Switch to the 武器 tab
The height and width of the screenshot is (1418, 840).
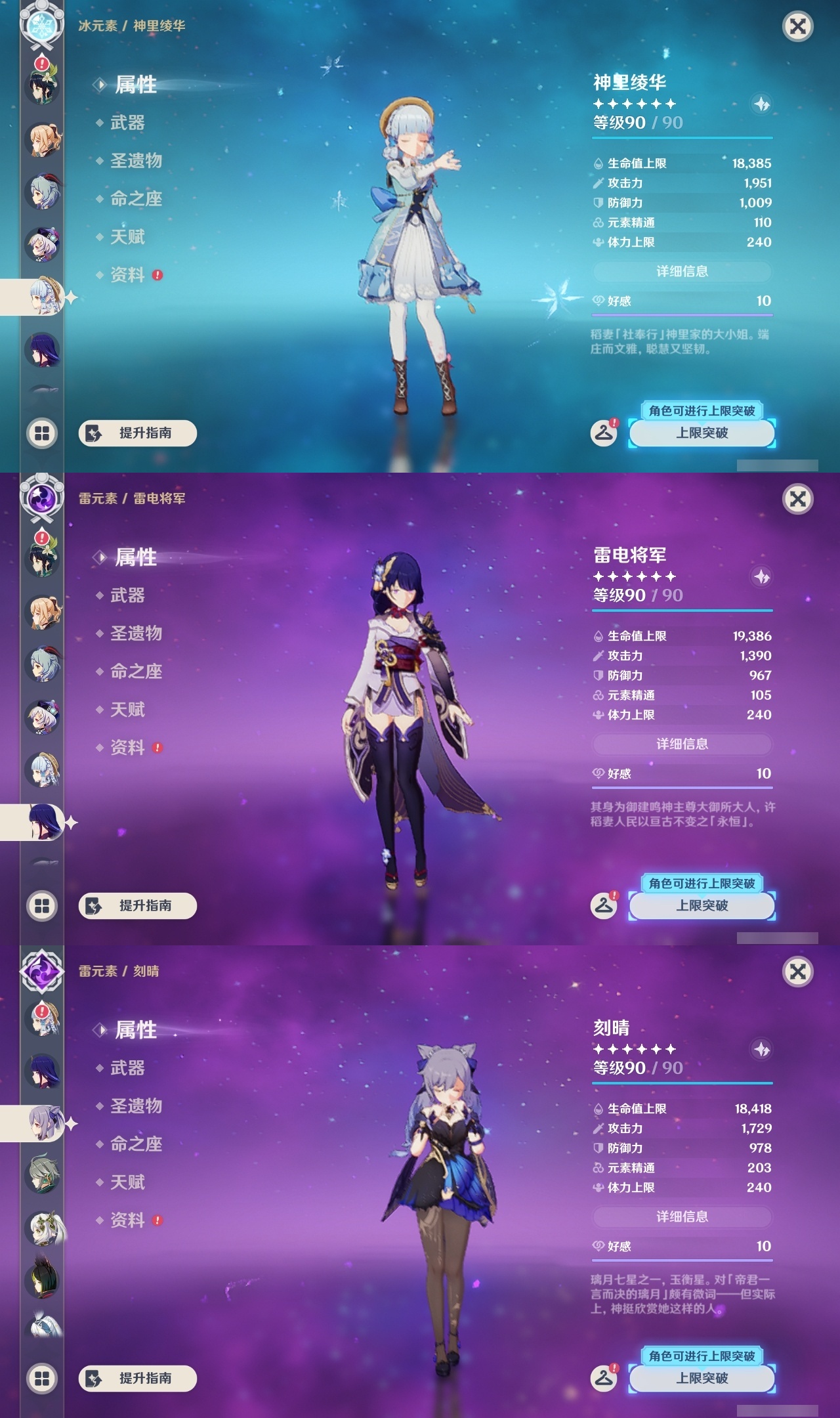point(129,123)
